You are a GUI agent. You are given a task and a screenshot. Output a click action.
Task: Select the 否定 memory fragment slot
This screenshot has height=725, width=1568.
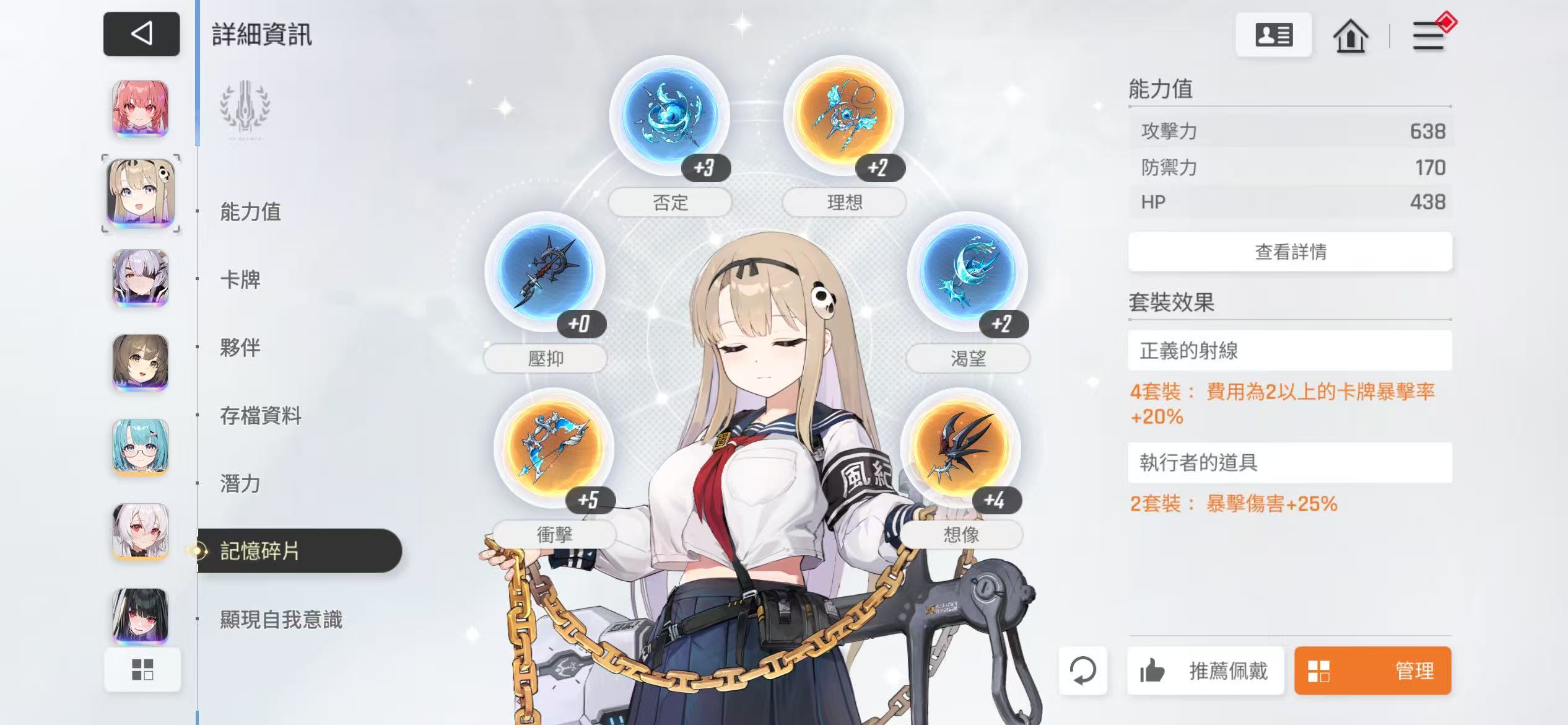click(x=669, y=116)
